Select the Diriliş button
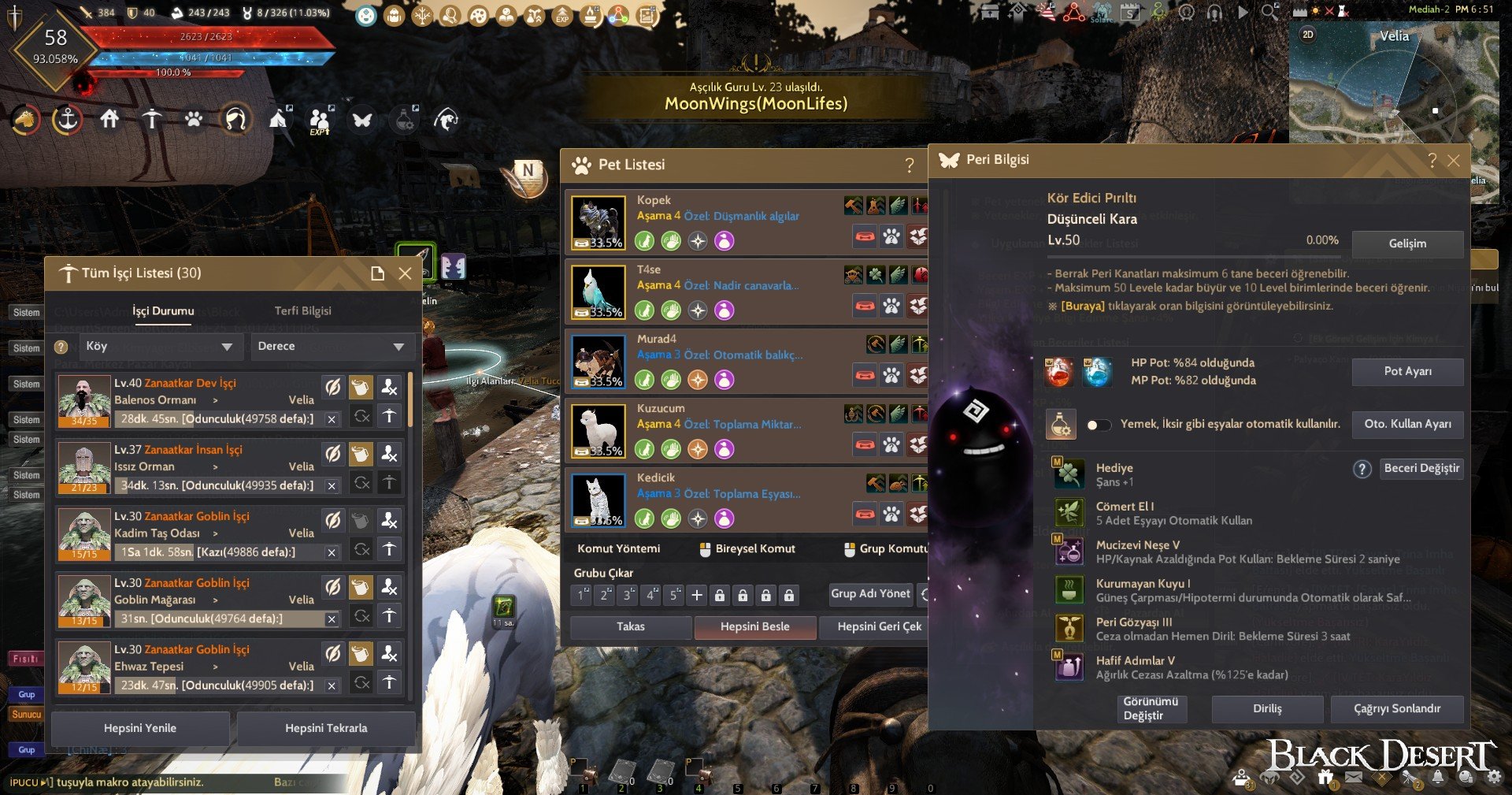Image resolution: width=1512 pixels, height=795 pixels. click(1267, 708)
